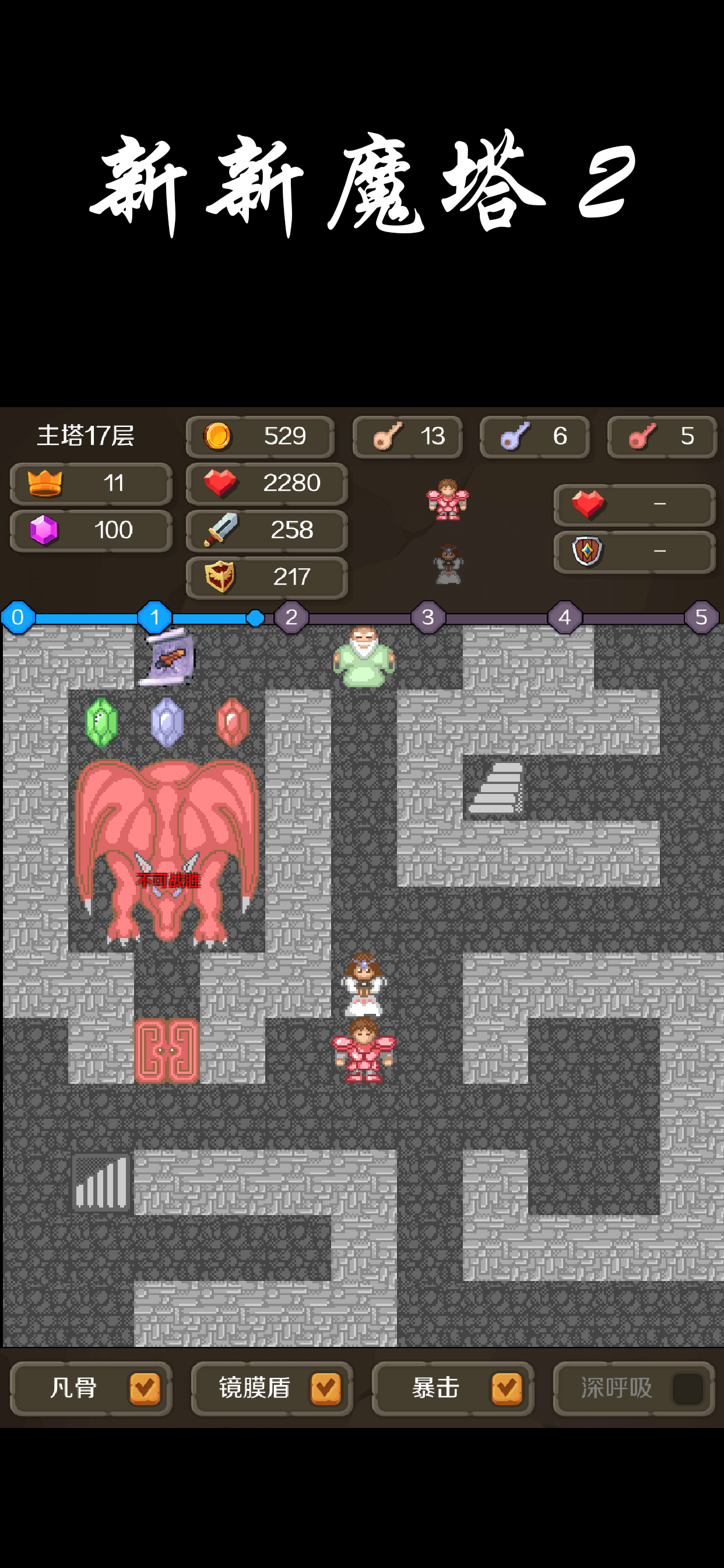This screenshot has width=724, height=1568.
Task: Toggle the 暴击 skill checkbox
Action: [506, 1388]
